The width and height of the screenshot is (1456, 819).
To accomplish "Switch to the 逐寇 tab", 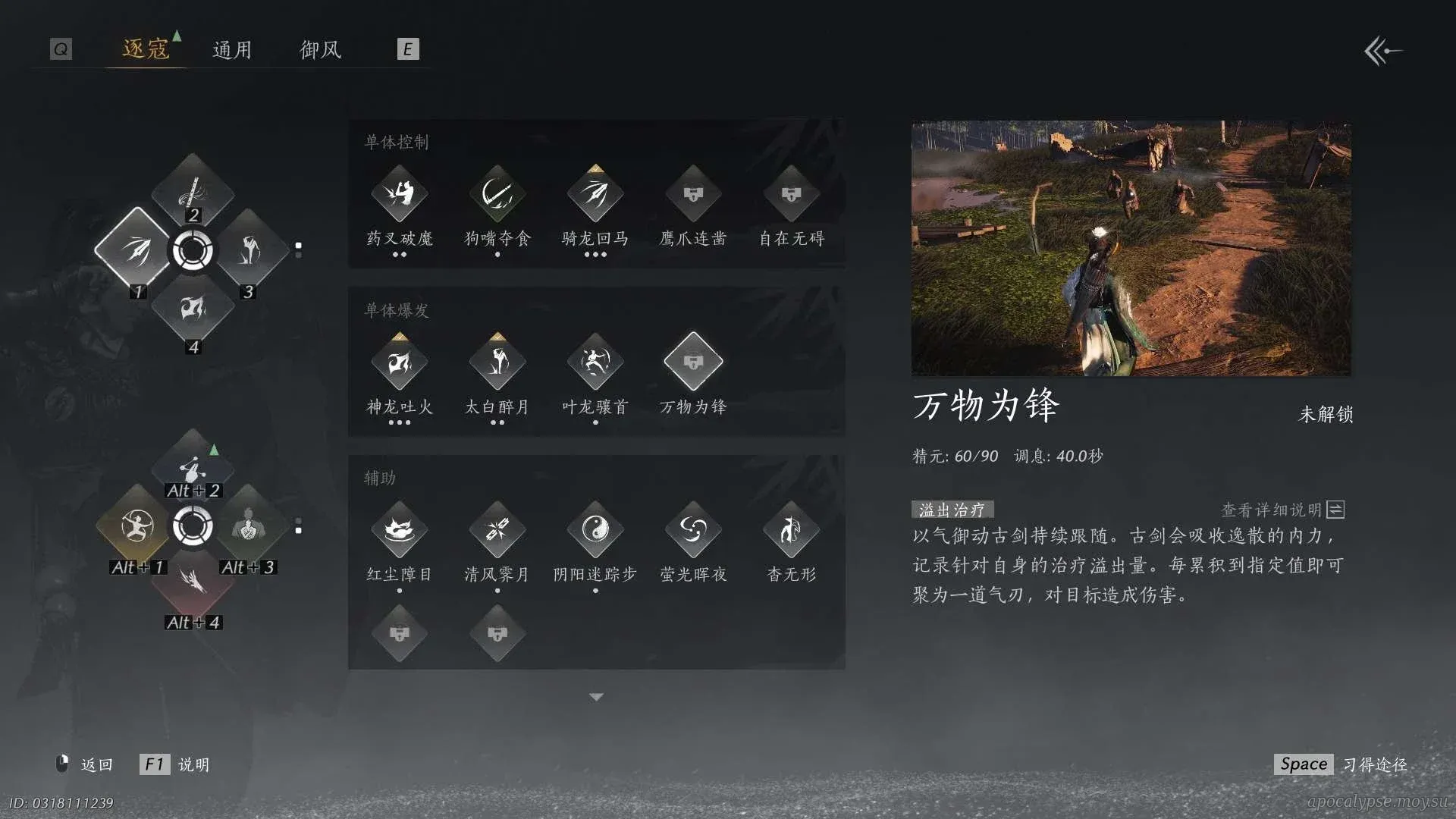I will (x=146, y=49).
